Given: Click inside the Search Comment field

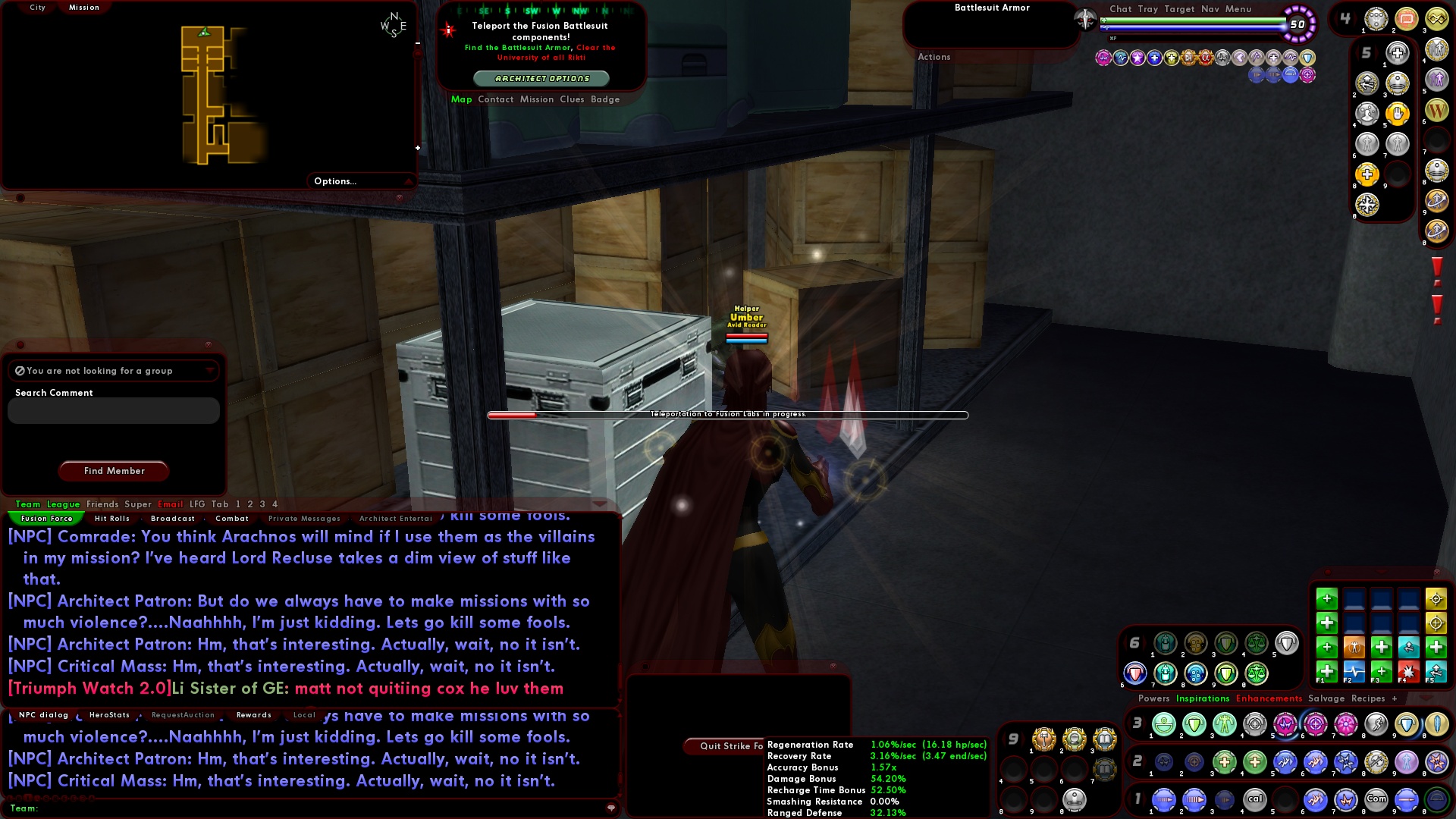Looking at the screenshot, I should point(112,410).
